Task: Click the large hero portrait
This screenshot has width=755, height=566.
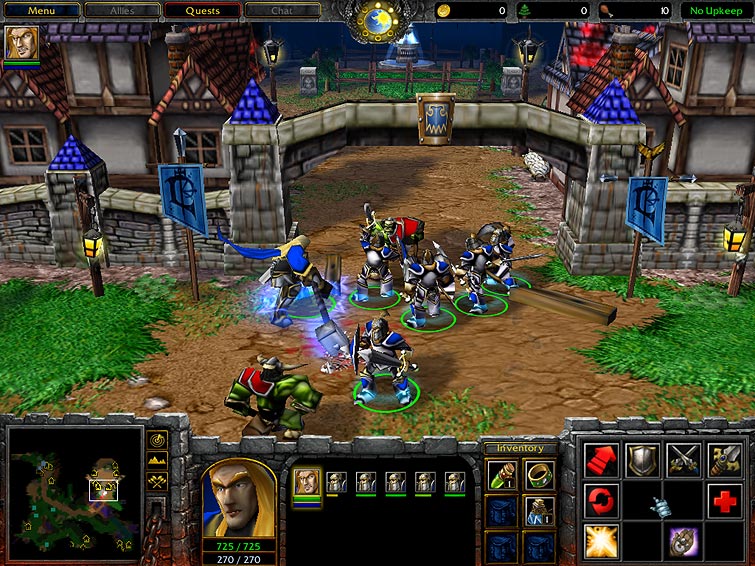Action: pyautogui.click(x=239, y=499)
